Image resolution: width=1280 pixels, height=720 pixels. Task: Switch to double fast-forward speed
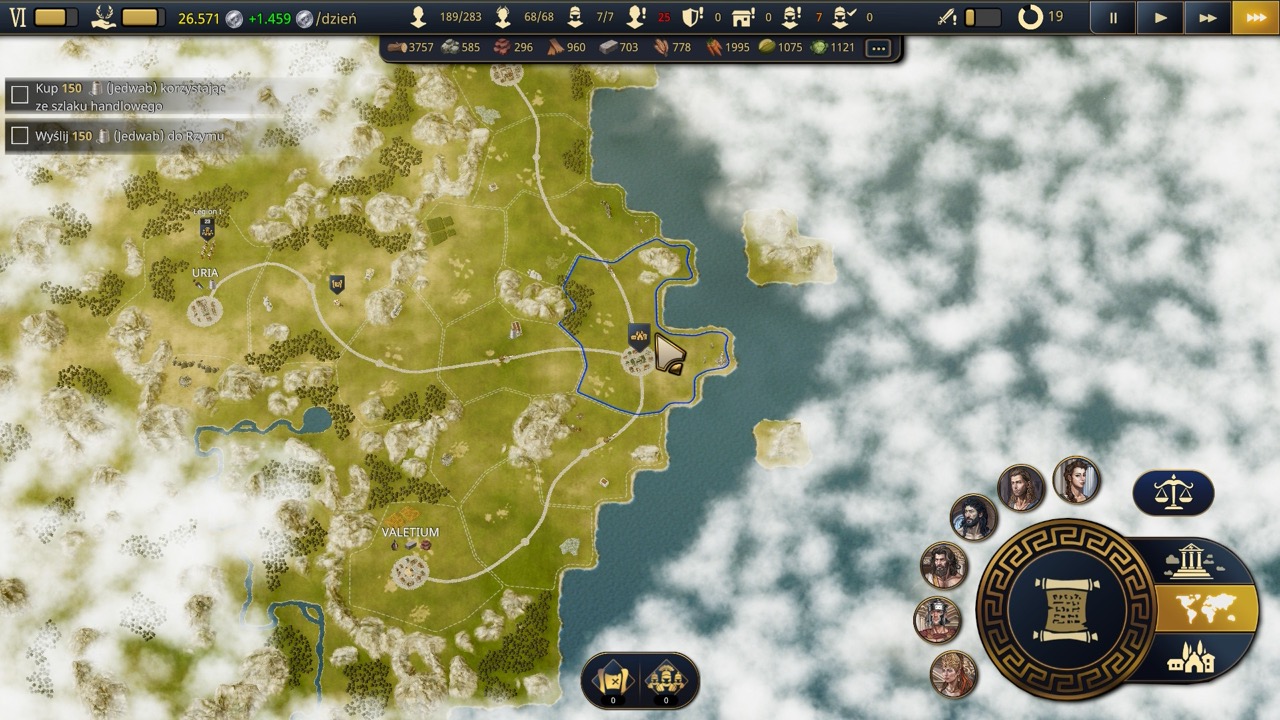[1207, 17]
